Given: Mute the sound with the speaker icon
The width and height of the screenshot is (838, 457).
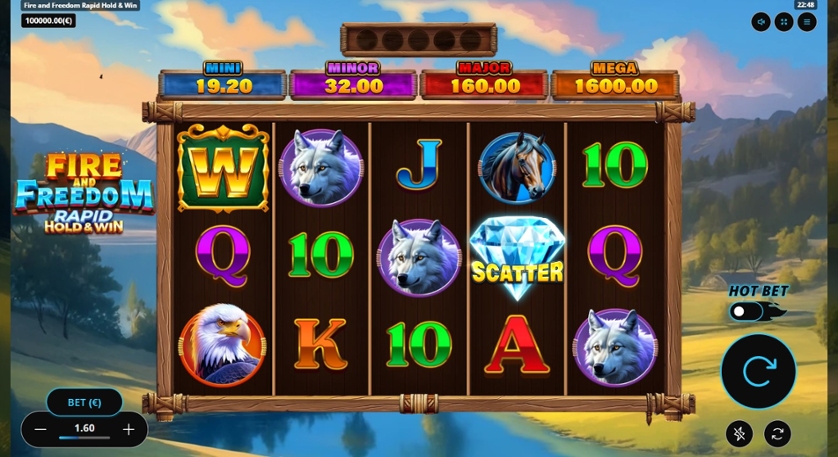Looking at the screenshot, I should [761, 22].
